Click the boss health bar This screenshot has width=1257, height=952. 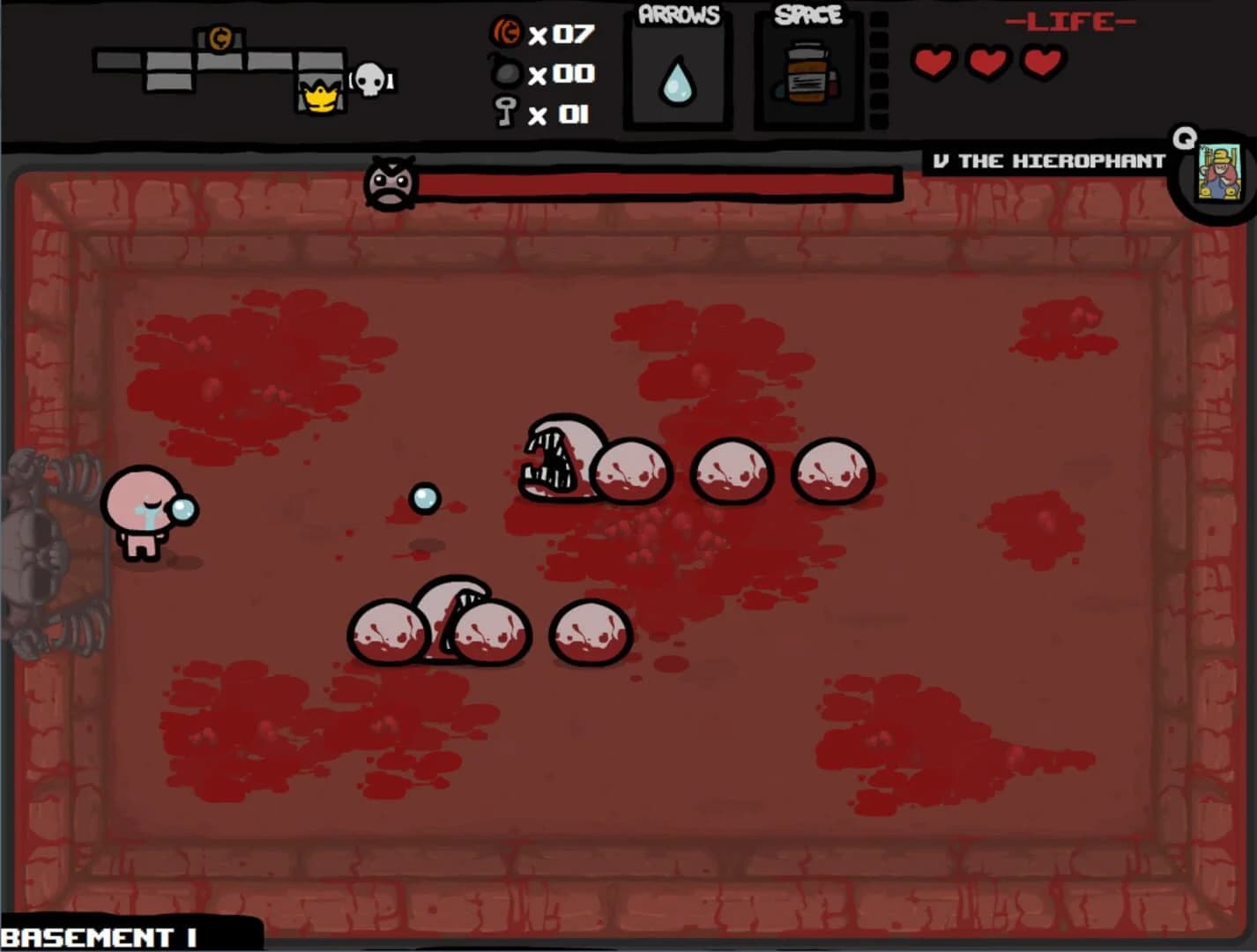click(657, 183)
